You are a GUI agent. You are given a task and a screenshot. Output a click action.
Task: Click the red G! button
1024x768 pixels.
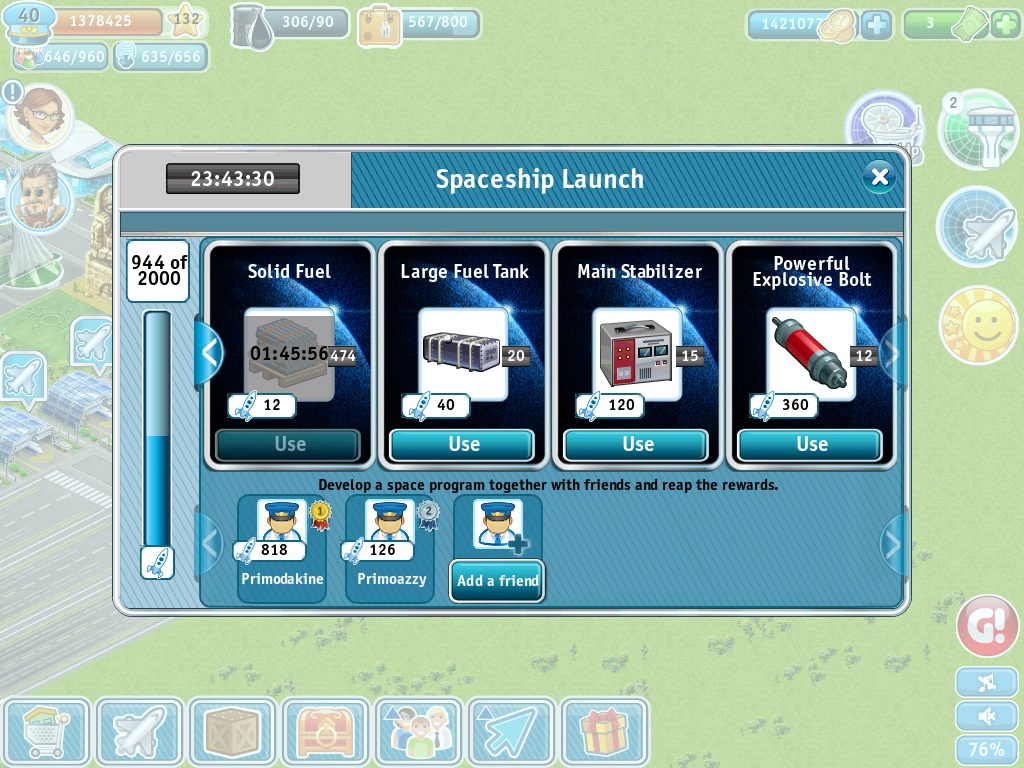(x=987, y=626)
